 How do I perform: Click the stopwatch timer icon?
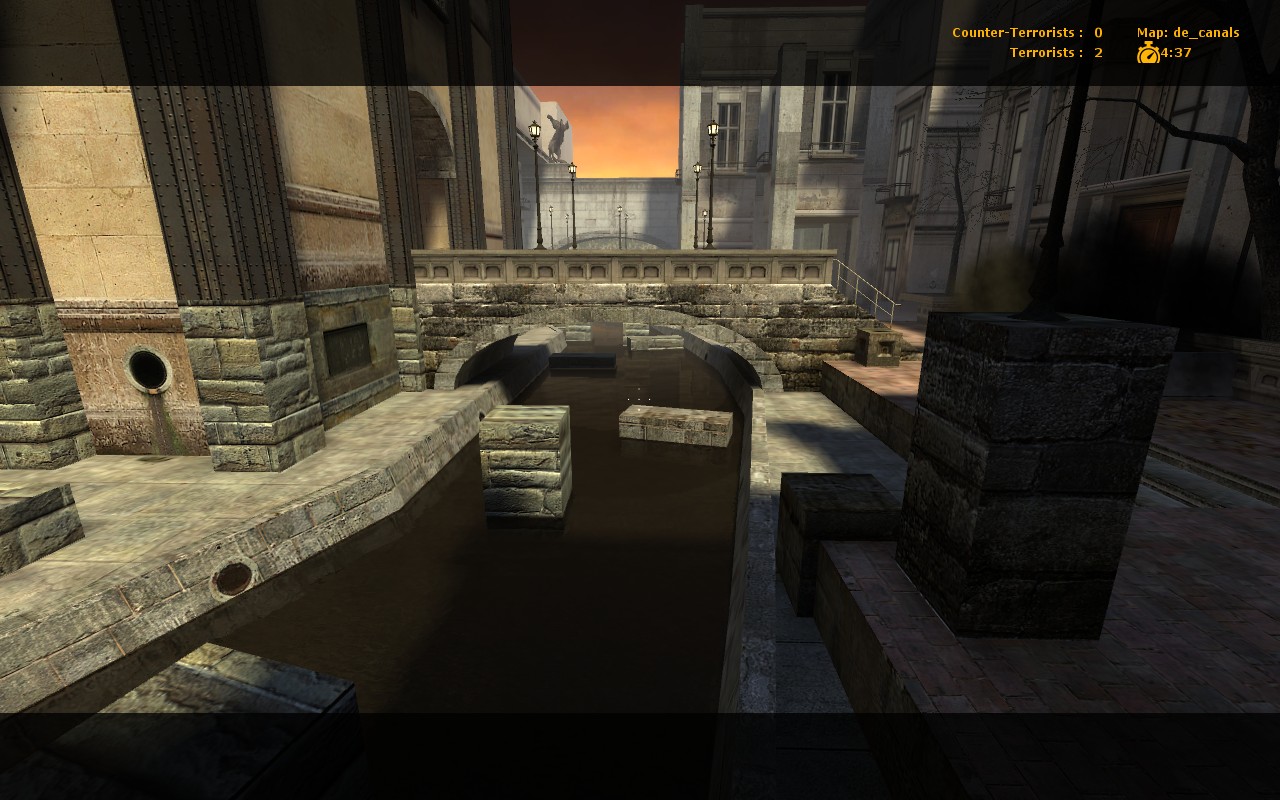click(1150, 52)
